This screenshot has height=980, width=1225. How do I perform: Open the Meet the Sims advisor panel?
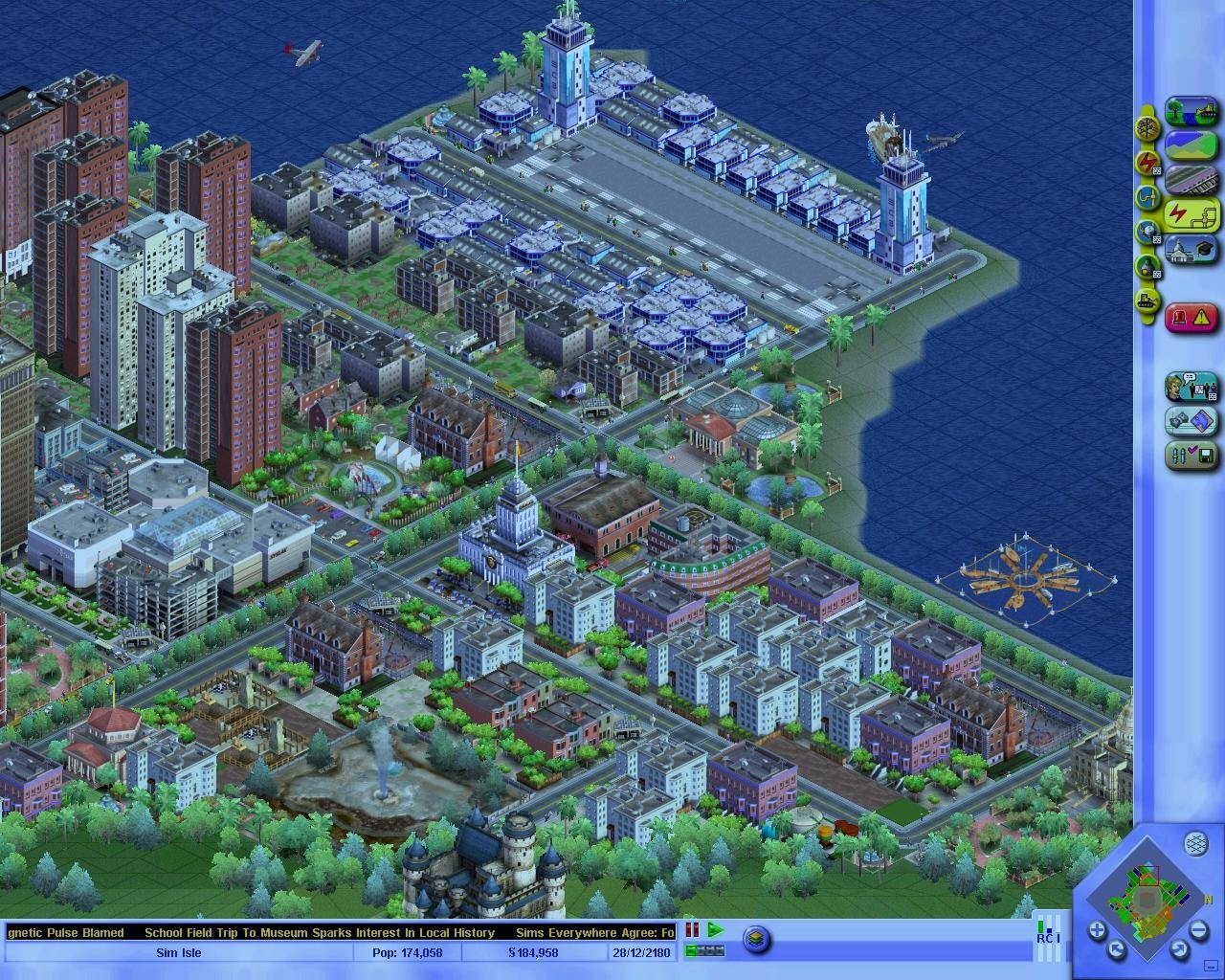click(x=1191, y=389)
